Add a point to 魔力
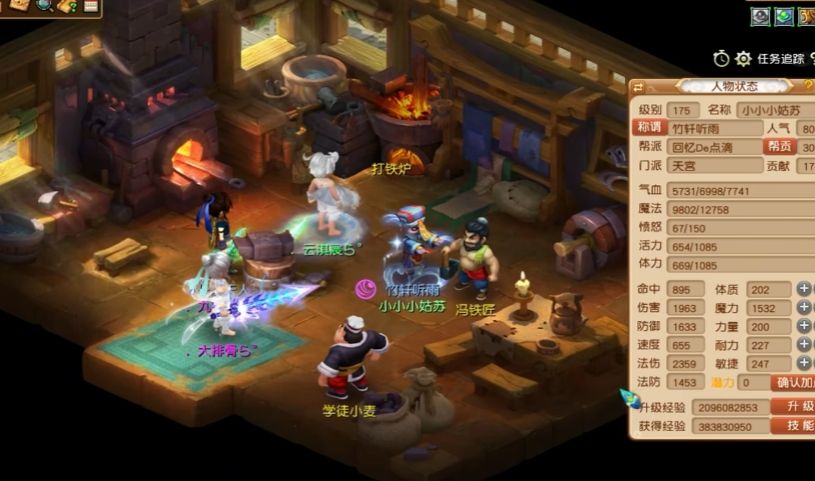The height and width of the screenshot is (481, 815). pyautogui.click(x=804, y=308)
